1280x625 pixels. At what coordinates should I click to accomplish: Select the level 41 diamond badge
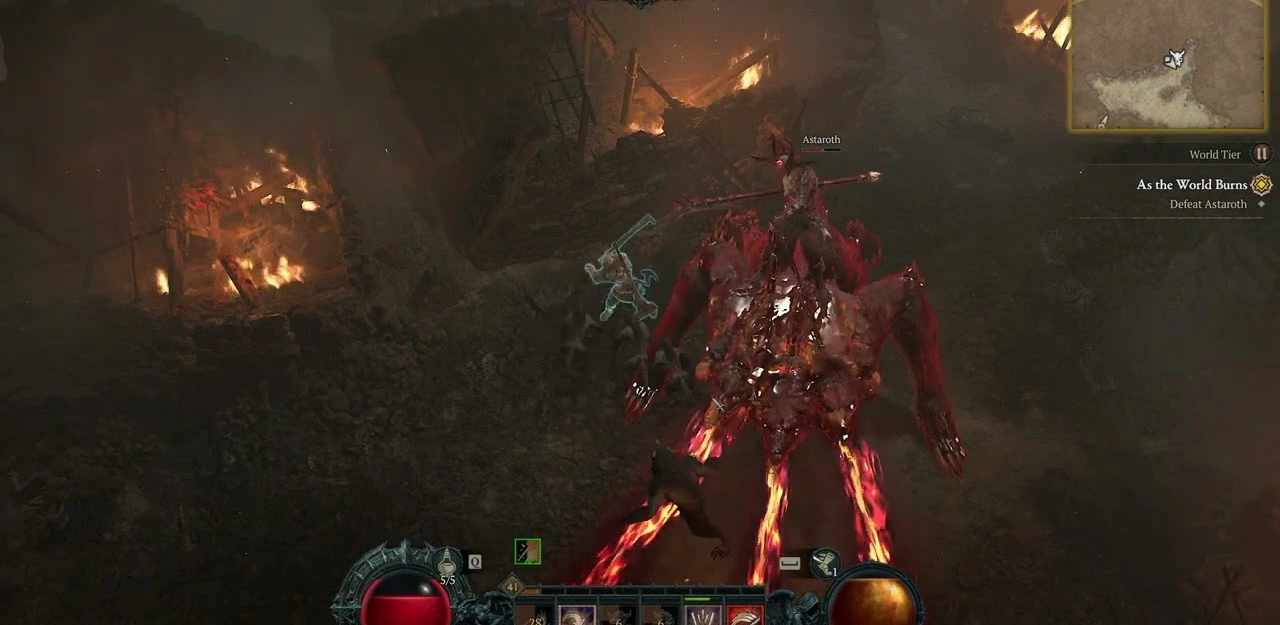coord(514,587)
